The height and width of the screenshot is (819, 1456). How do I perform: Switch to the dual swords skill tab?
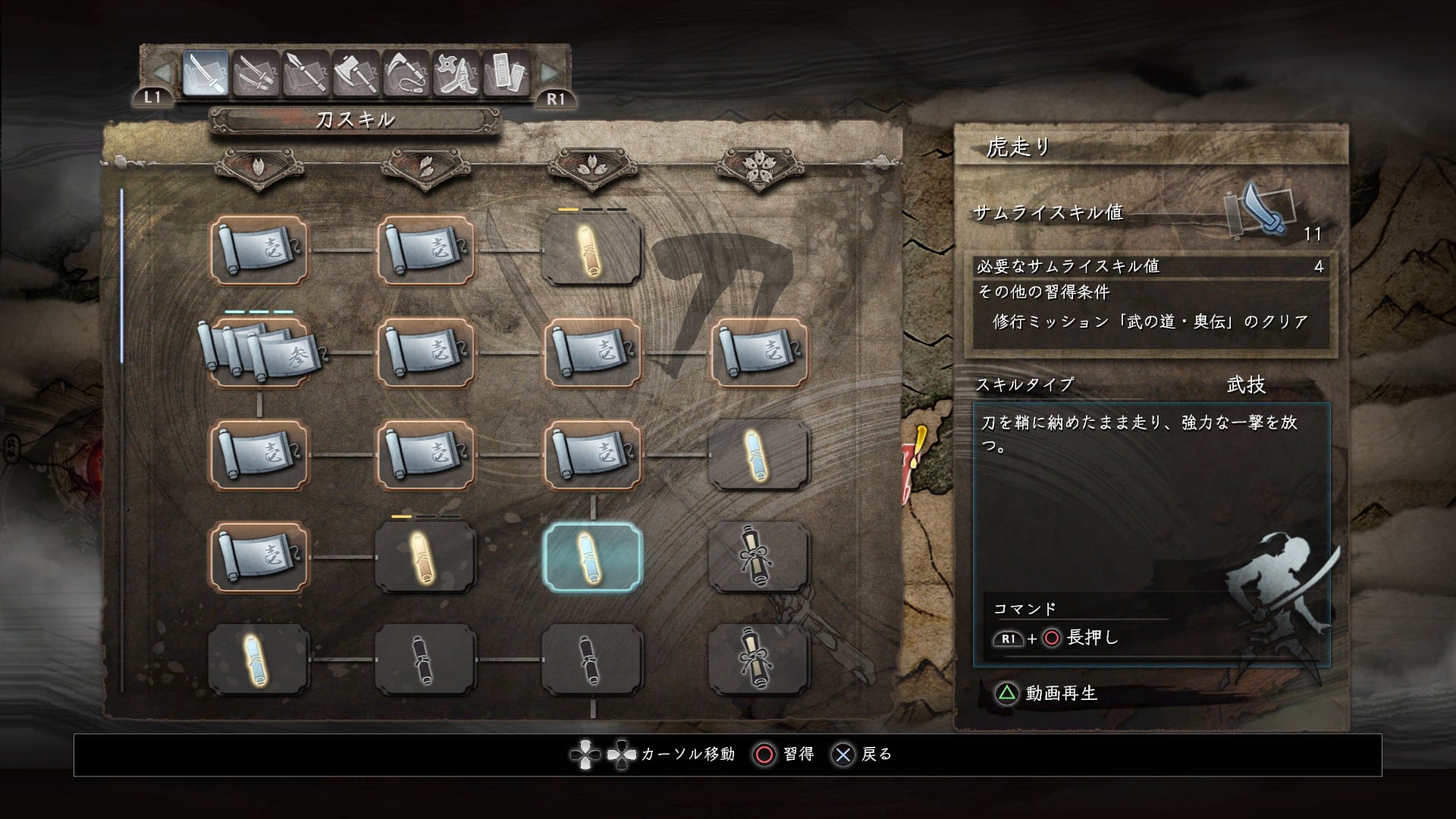pyautogui.click(x=256, y=74)
